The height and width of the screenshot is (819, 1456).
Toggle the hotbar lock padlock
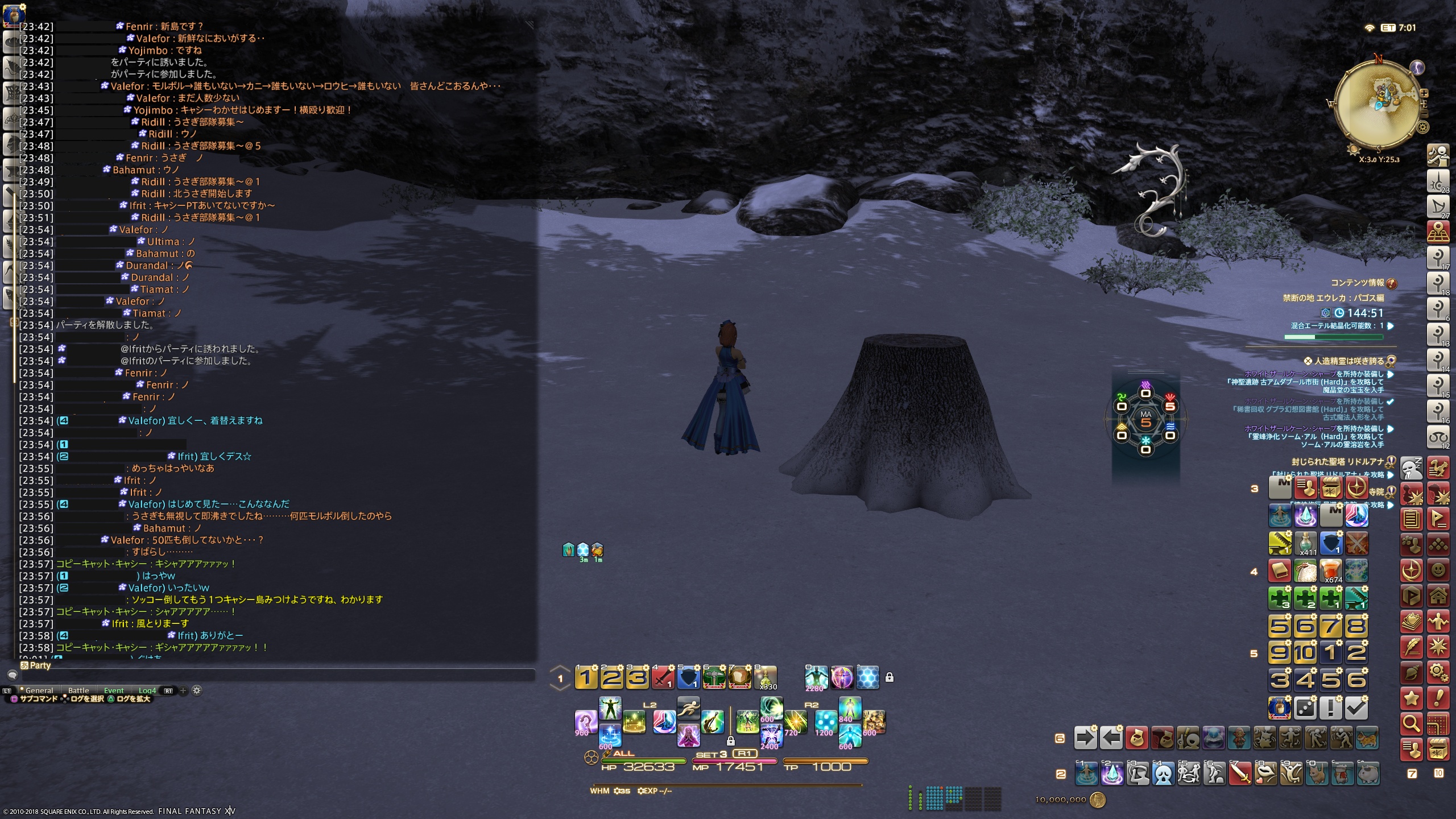click(890, 677)
